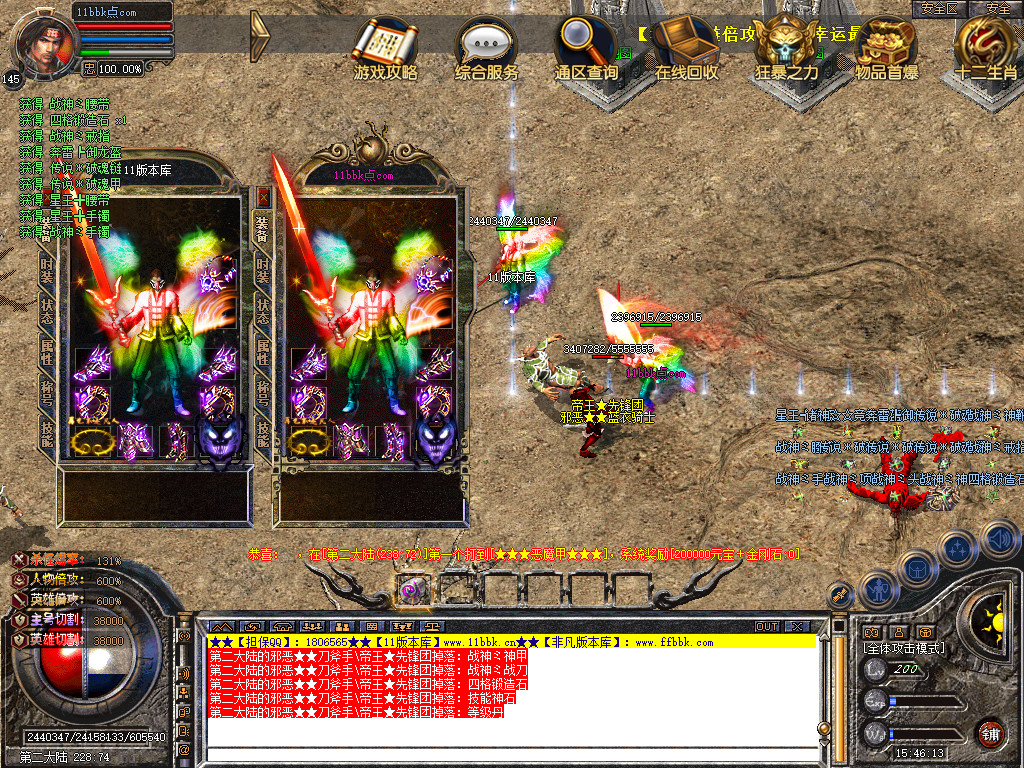Close the chat bar with X button
The image size is (1024, 768).
pyautogui.click(x=797, y=626)
